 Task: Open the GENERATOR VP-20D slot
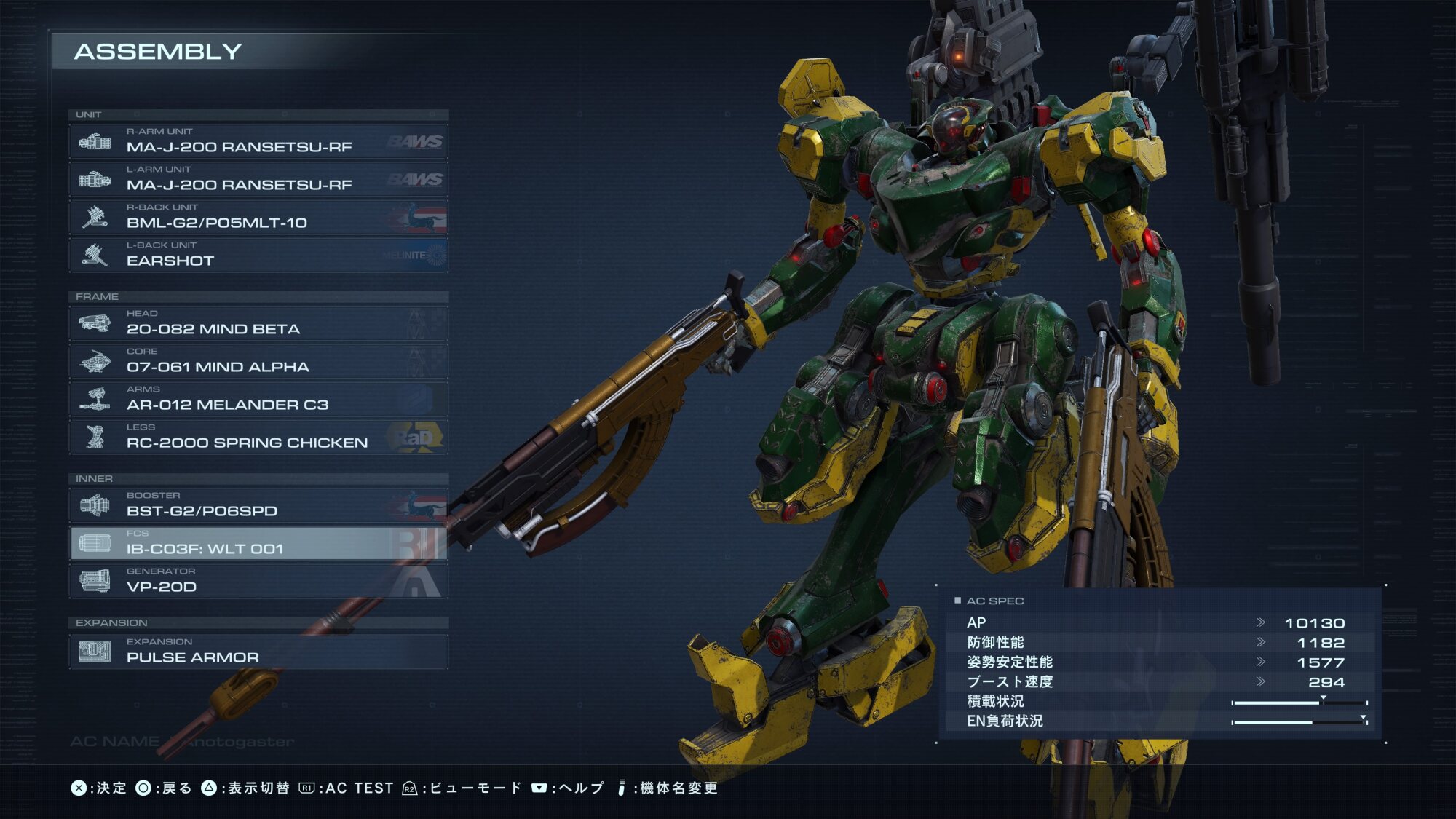258,581
